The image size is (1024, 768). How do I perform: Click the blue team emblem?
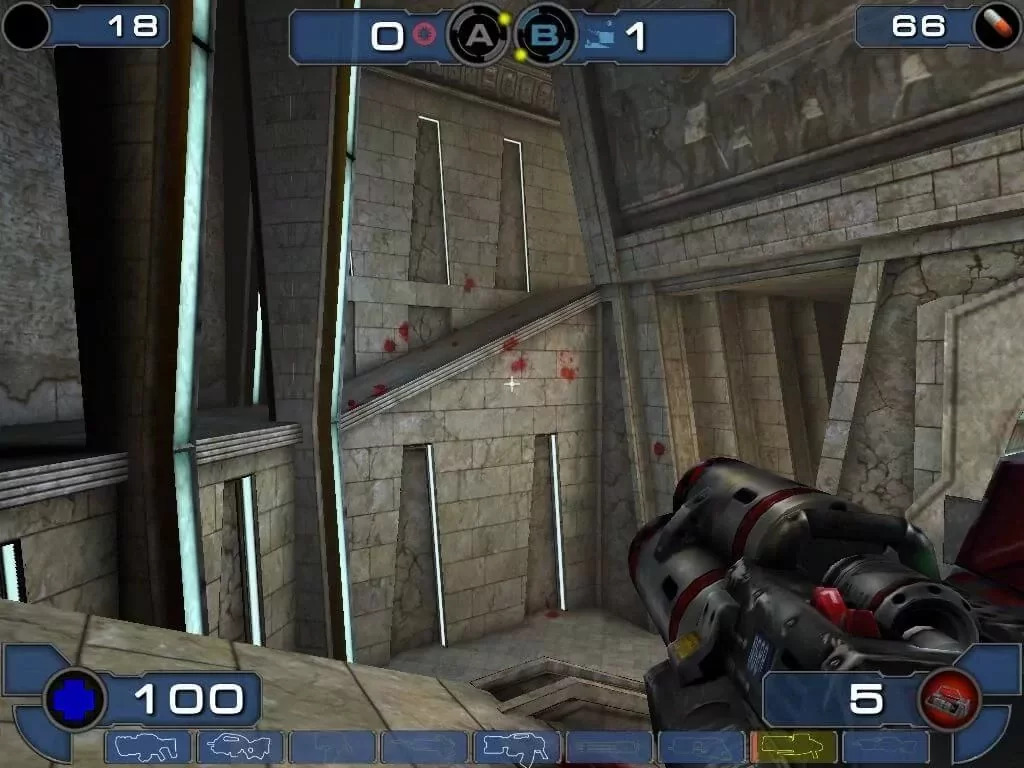click(598, 37)
